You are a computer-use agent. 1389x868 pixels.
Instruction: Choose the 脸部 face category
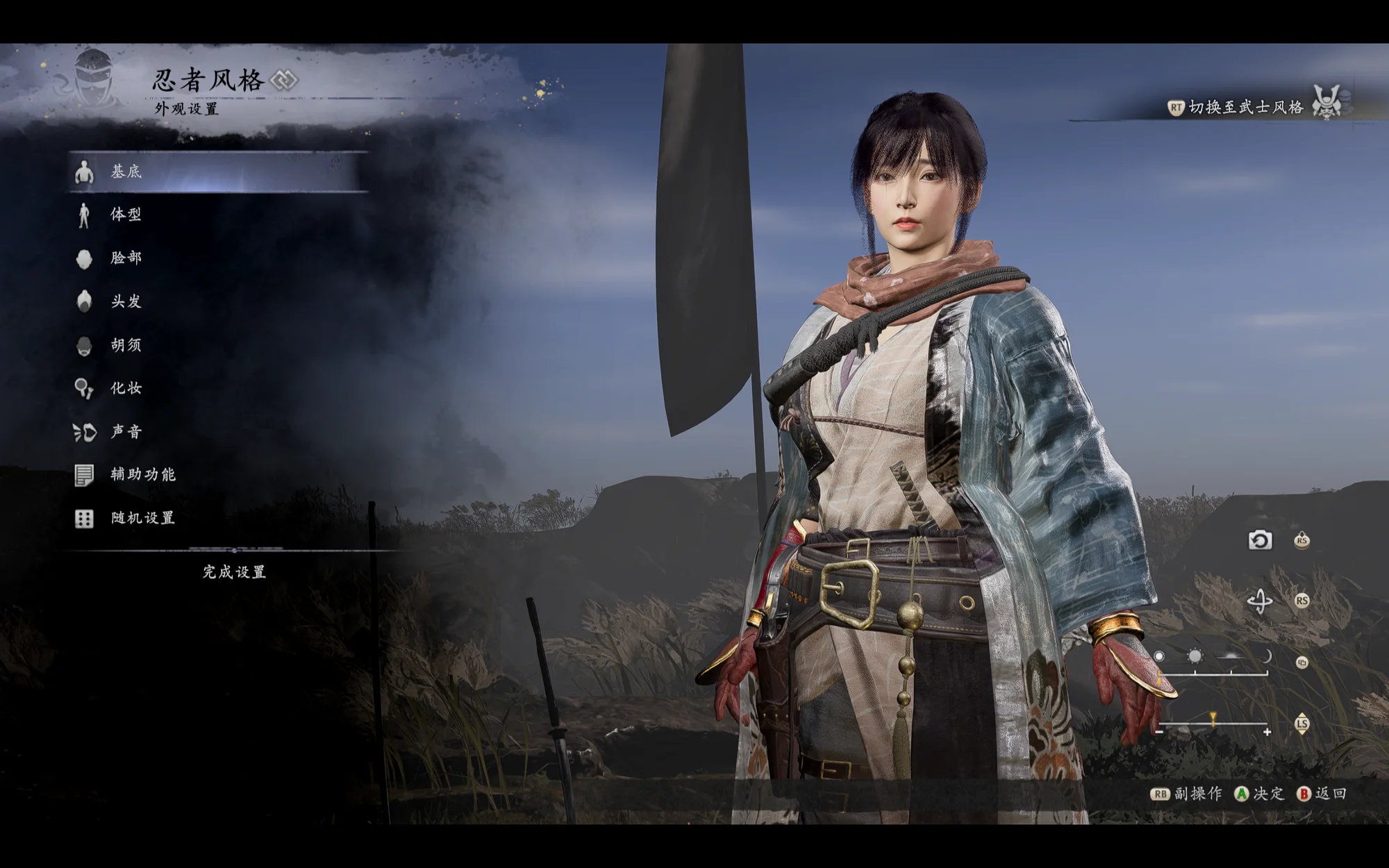click(x=126, y=258)
